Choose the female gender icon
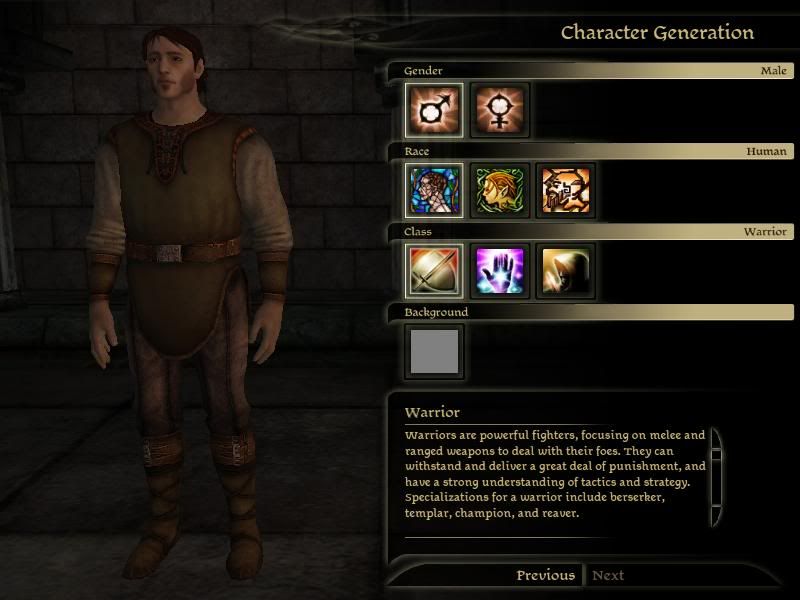The width and height of the screenshot is (800, 600). [500, 110]
